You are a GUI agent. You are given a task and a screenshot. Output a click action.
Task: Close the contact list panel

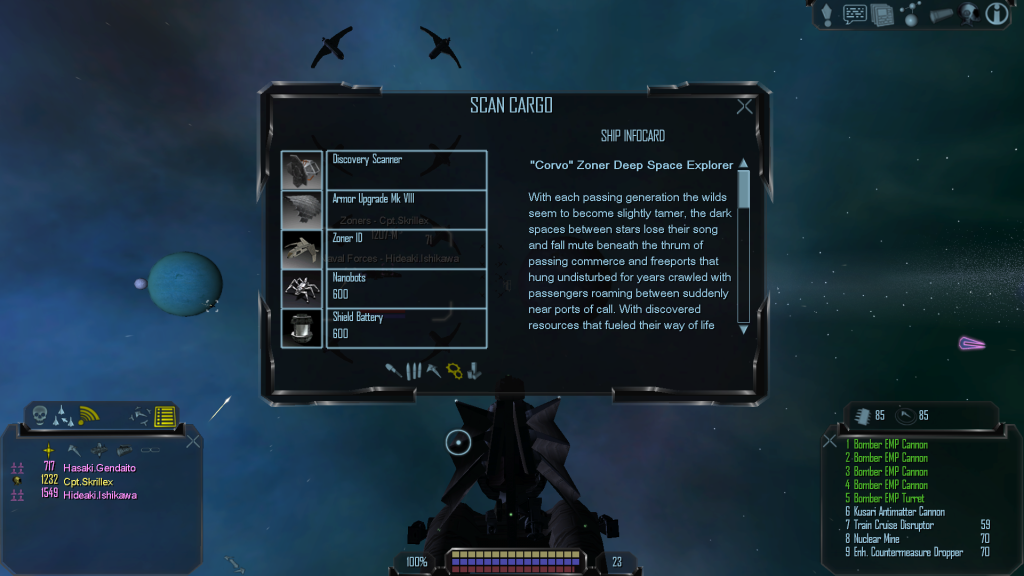tap(193, 441)
